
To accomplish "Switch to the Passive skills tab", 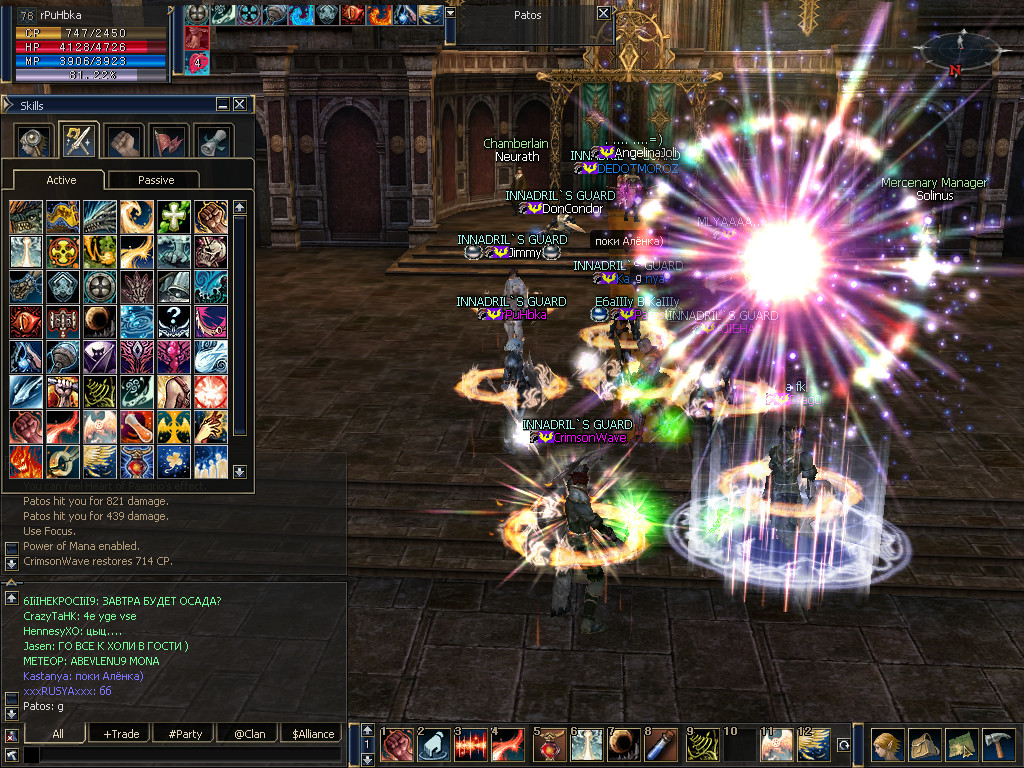I will coord(155,180).
